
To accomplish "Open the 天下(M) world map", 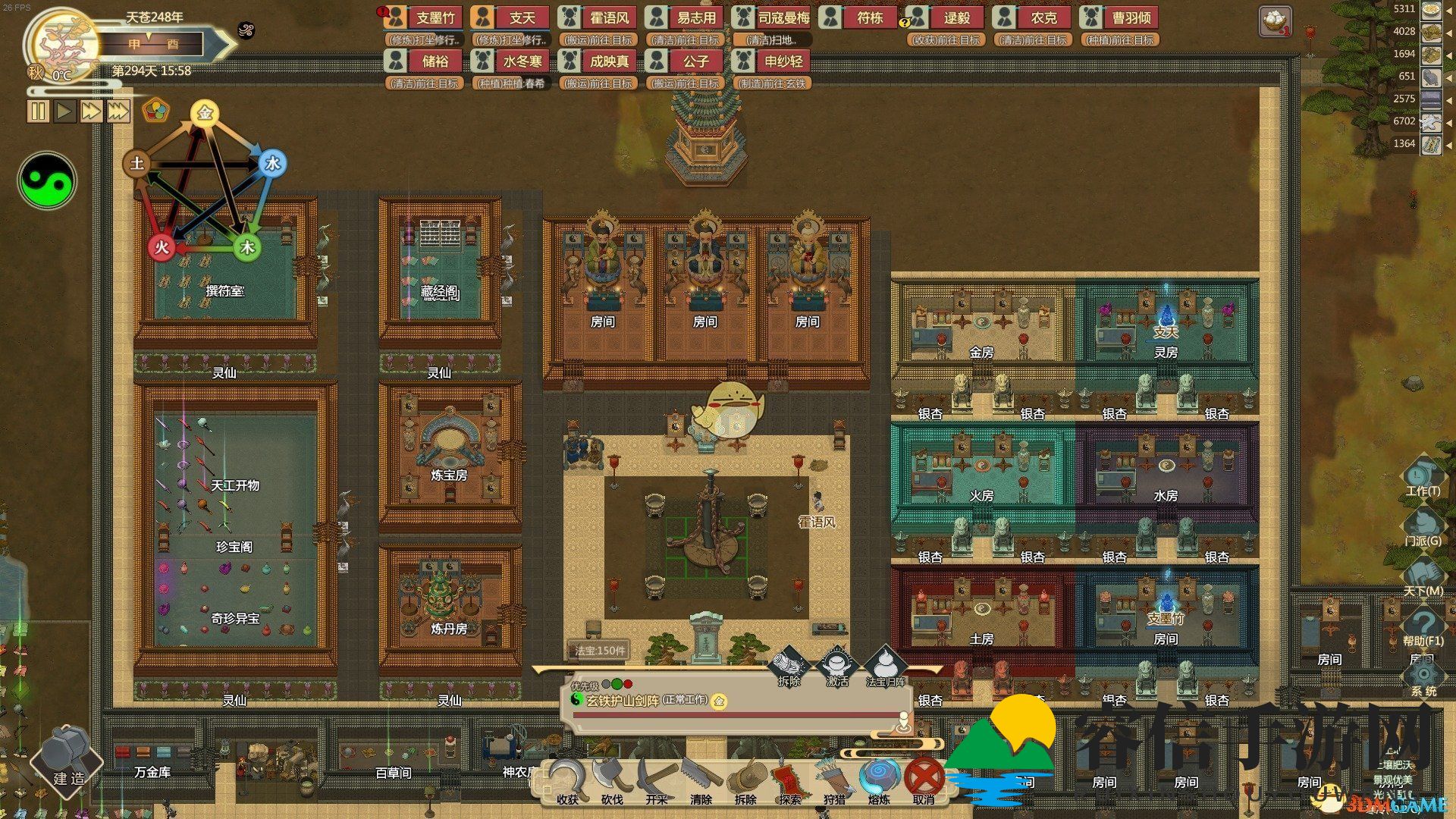I will (x=1422, y=577).
